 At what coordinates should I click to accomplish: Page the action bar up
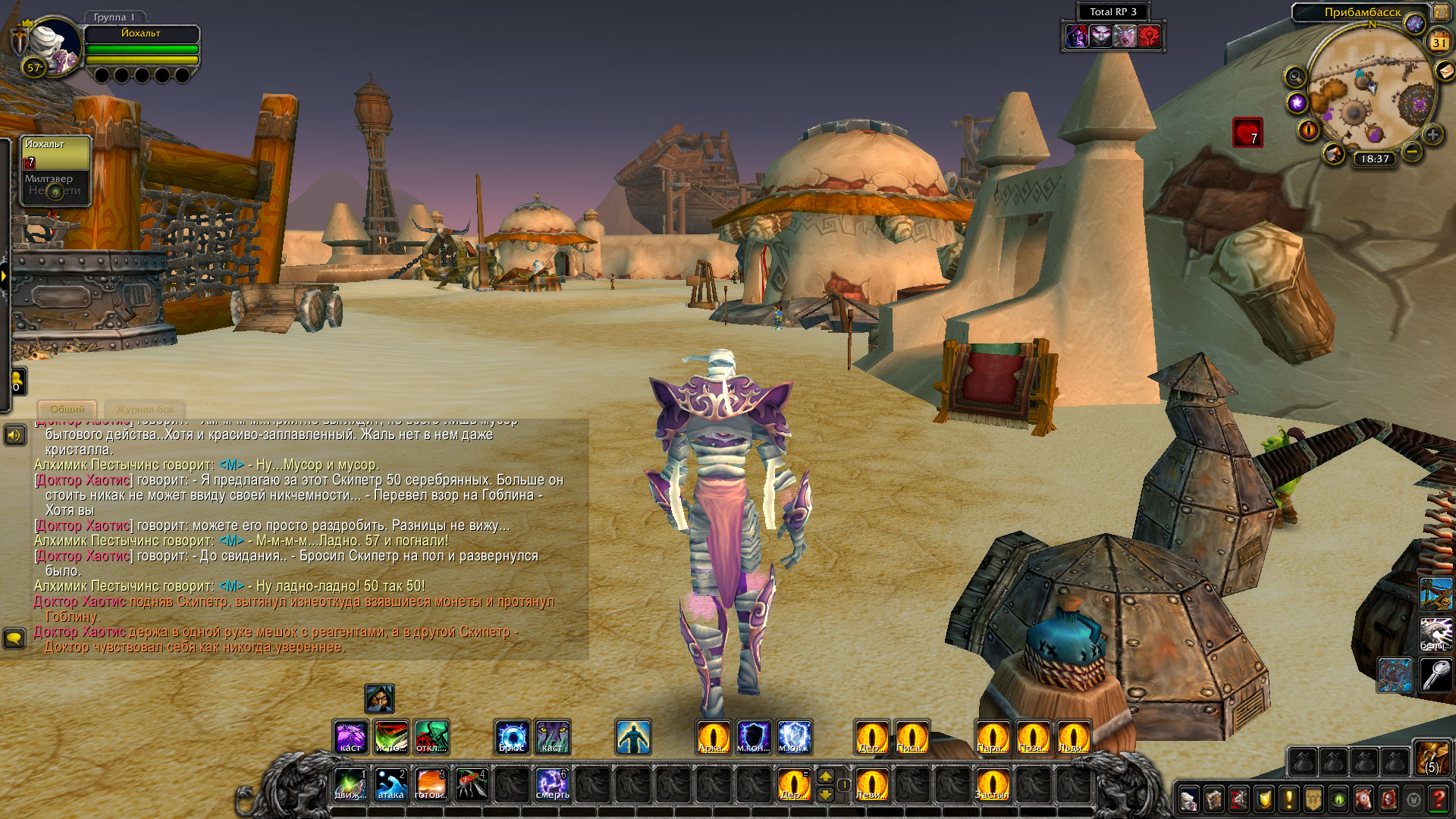[x=826, y=776]
